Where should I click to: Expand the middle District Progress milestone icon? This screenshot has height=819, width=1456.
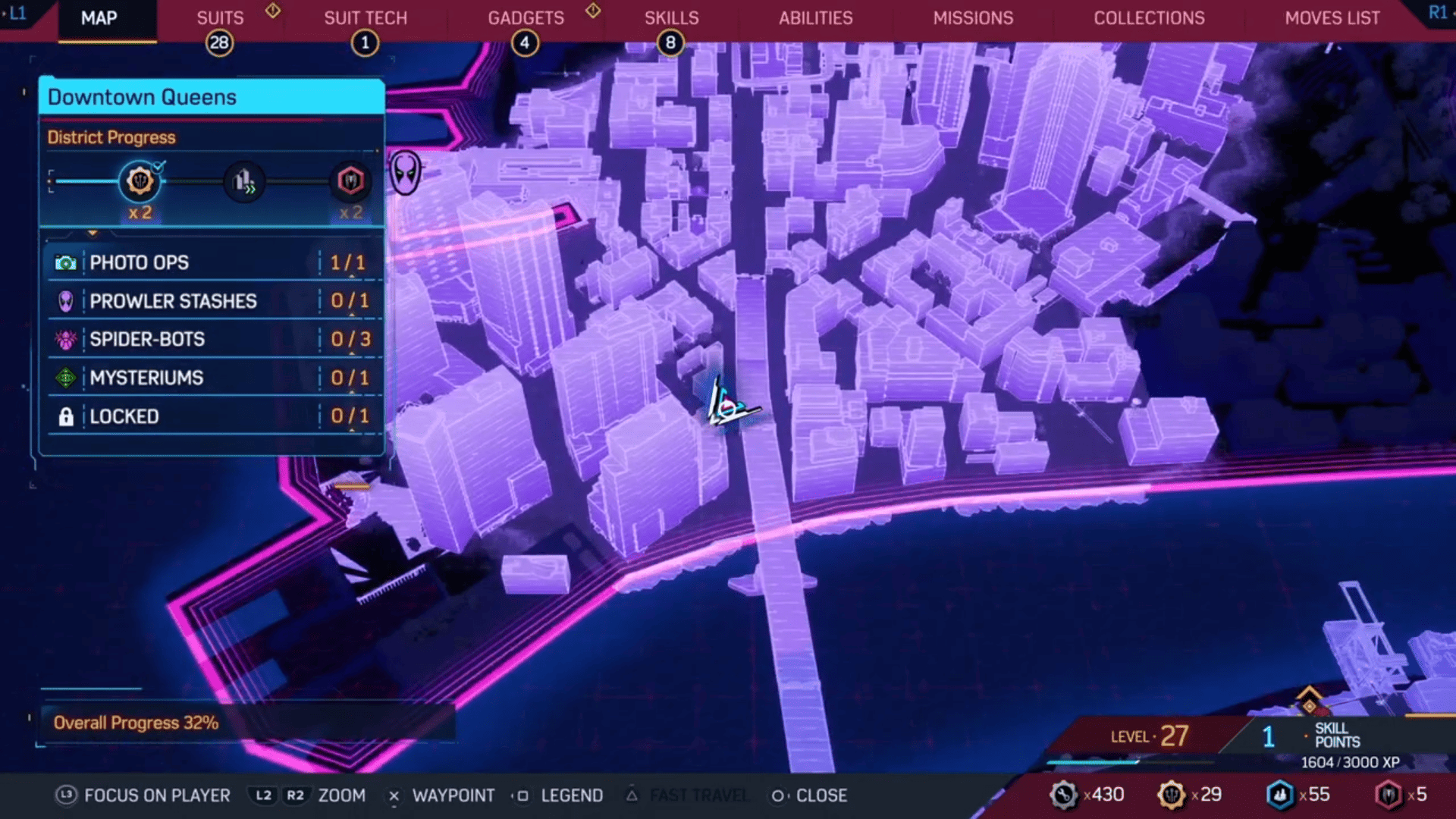244,180
